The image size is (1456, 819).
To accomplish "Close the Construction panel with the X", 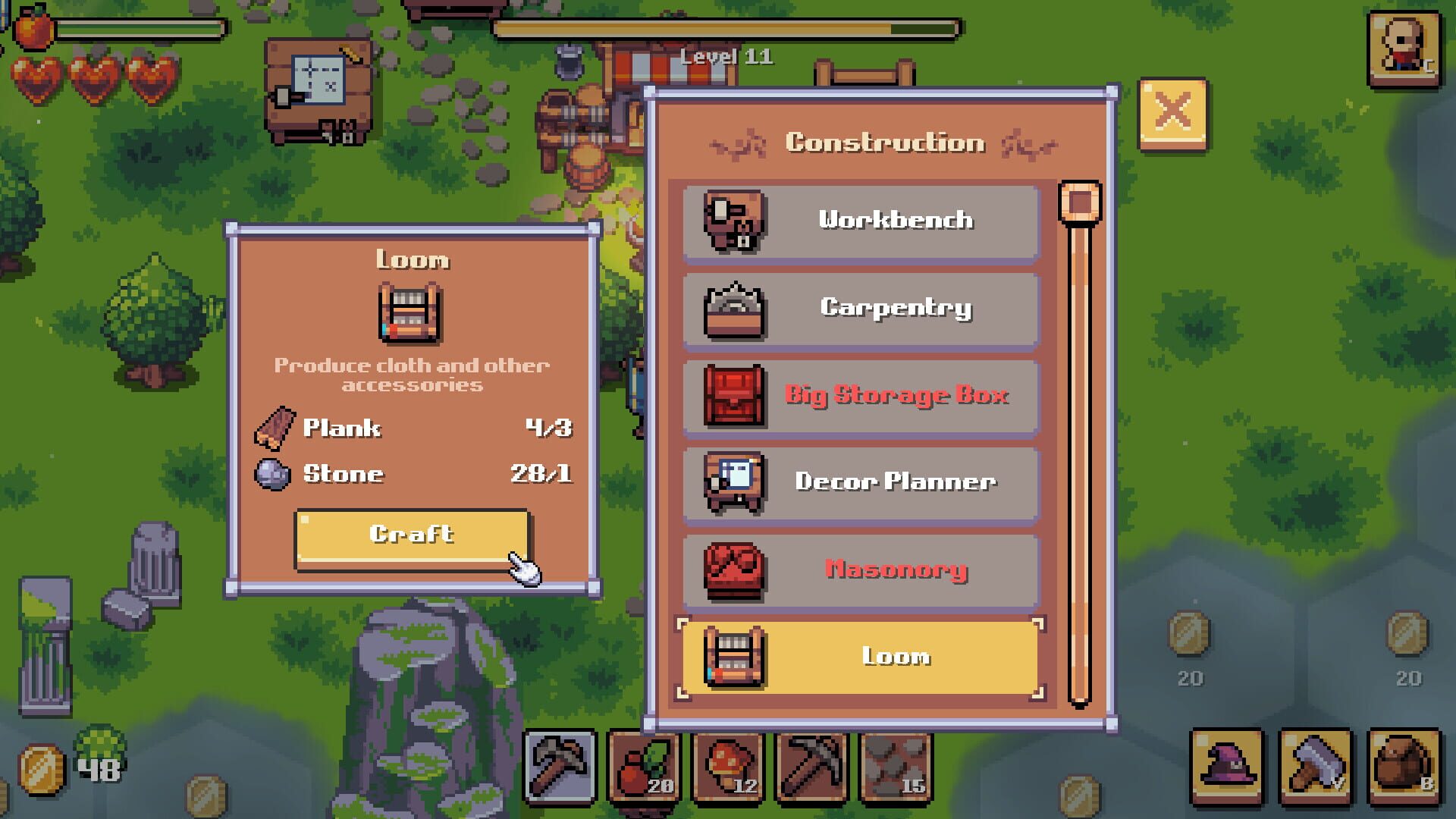I will pyautogui.click(x=1172, y=111).
